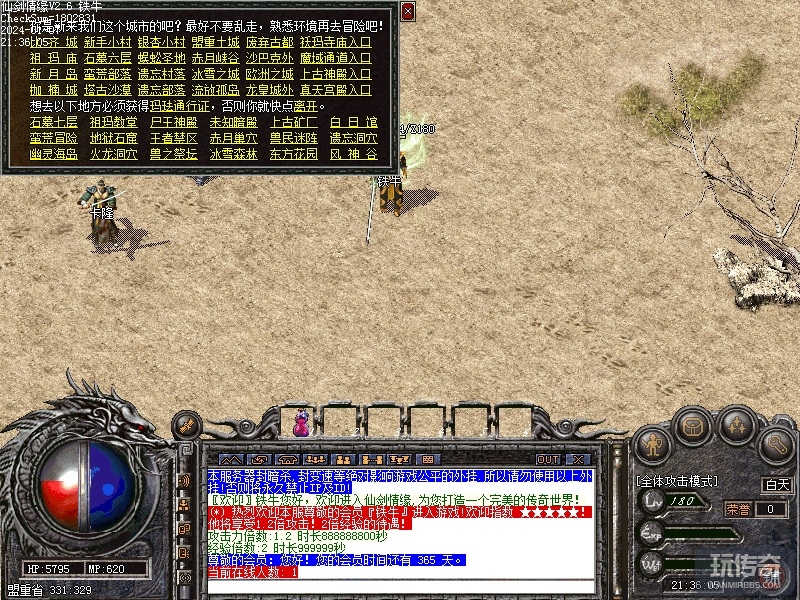The height and width of the screenshot is (600, 800).
Task: Pick the 冰雪之城 destination
Action: (x=216, y=74)
